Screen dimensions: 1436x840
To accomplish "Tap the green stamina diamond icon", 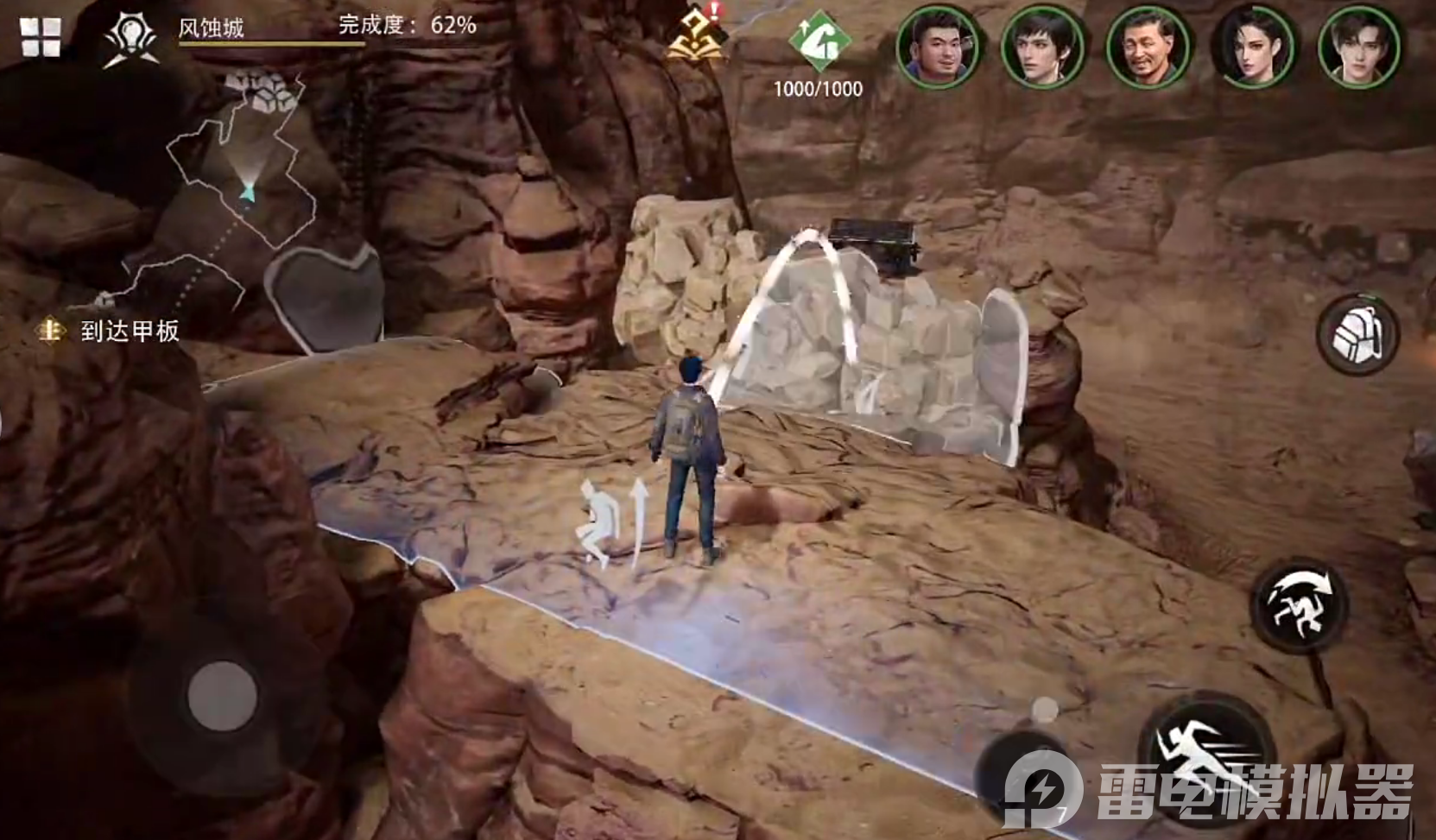I will click(x=819, y=41).
